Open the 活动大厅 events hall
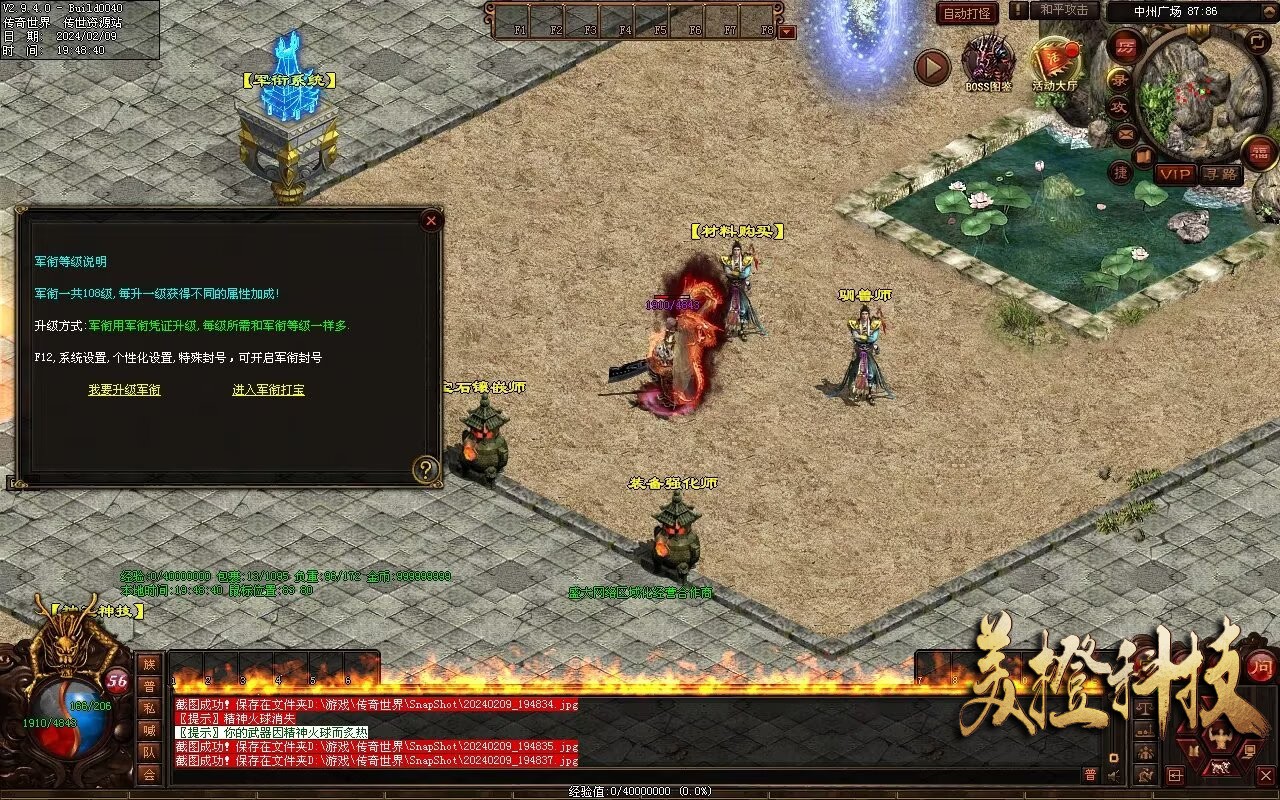Image resolution: width=1280 pixels, height=800 pixels. coord(1055,64)
